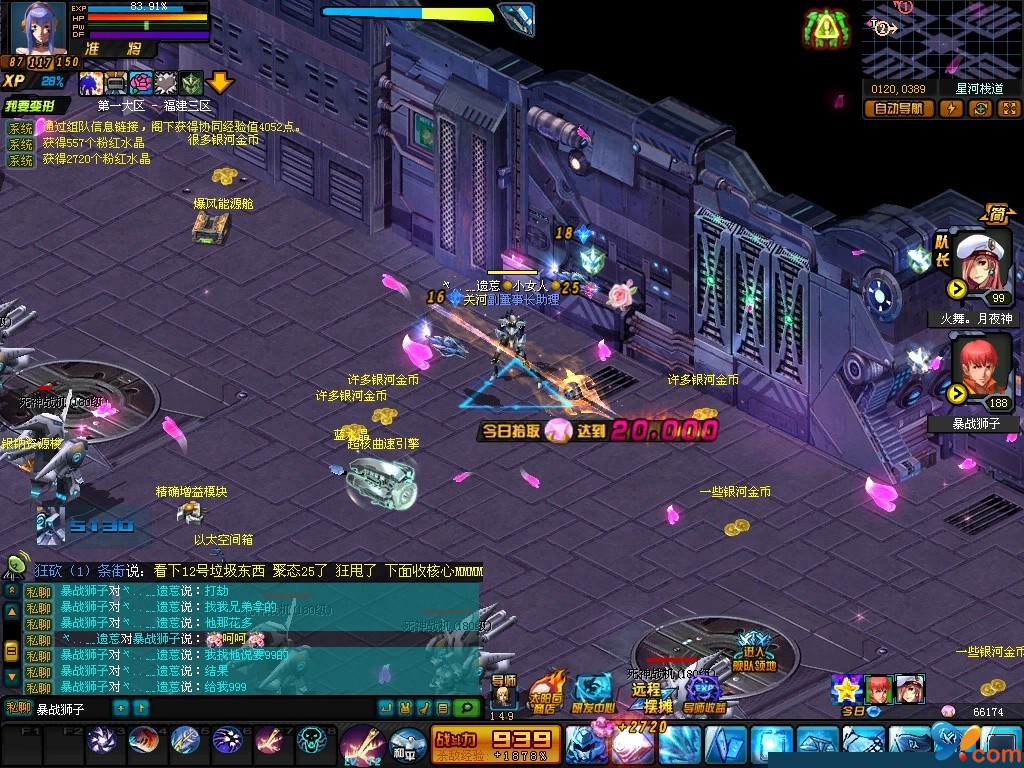Open the 远程摆摊 remote stall
The width and height of the screenshot is (1024, 768).
click(x=651, y=690)
